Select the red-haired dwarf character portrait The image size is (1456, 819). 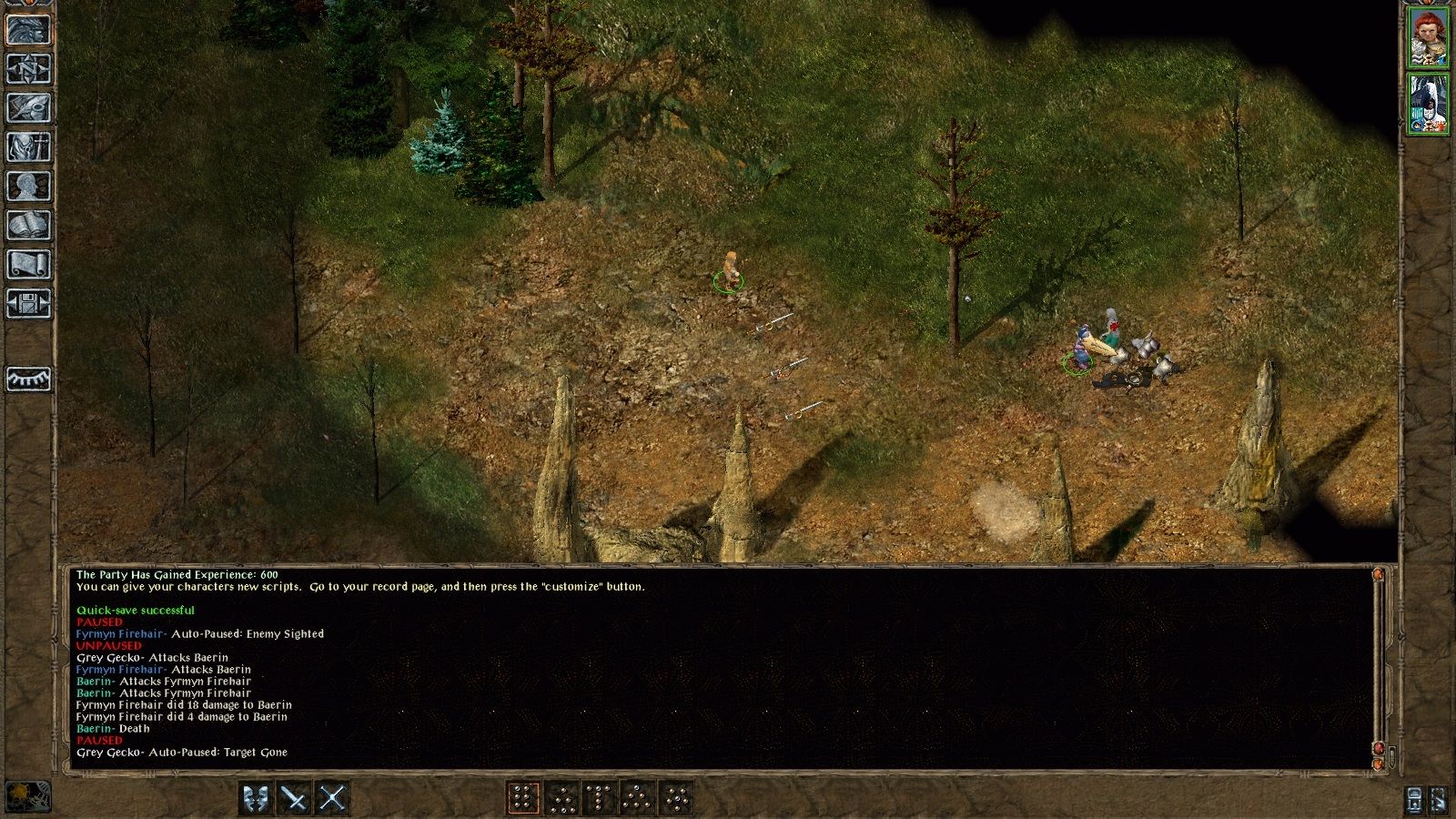[1427, 37]
